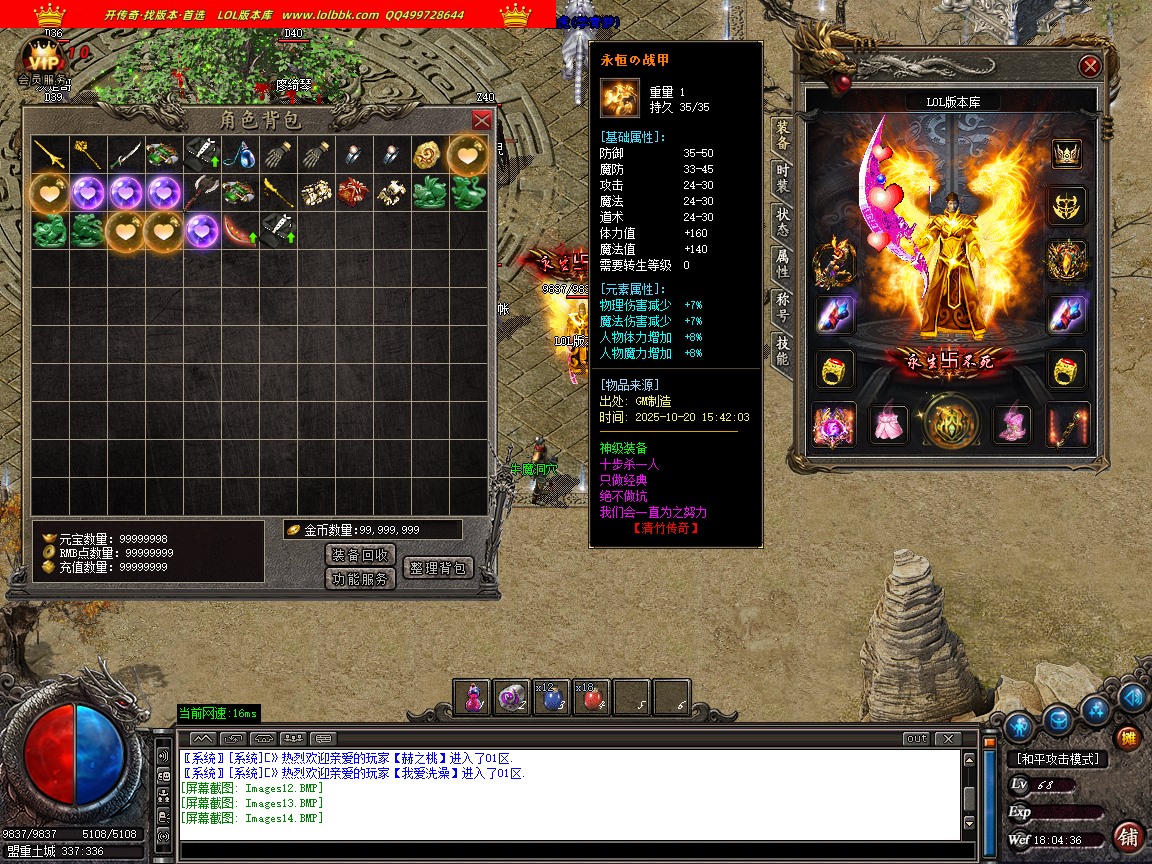The height and width of the screenshot is (864, 1152).
Task: Select the red gift box in the bag
Action: [x=354, y=192]
